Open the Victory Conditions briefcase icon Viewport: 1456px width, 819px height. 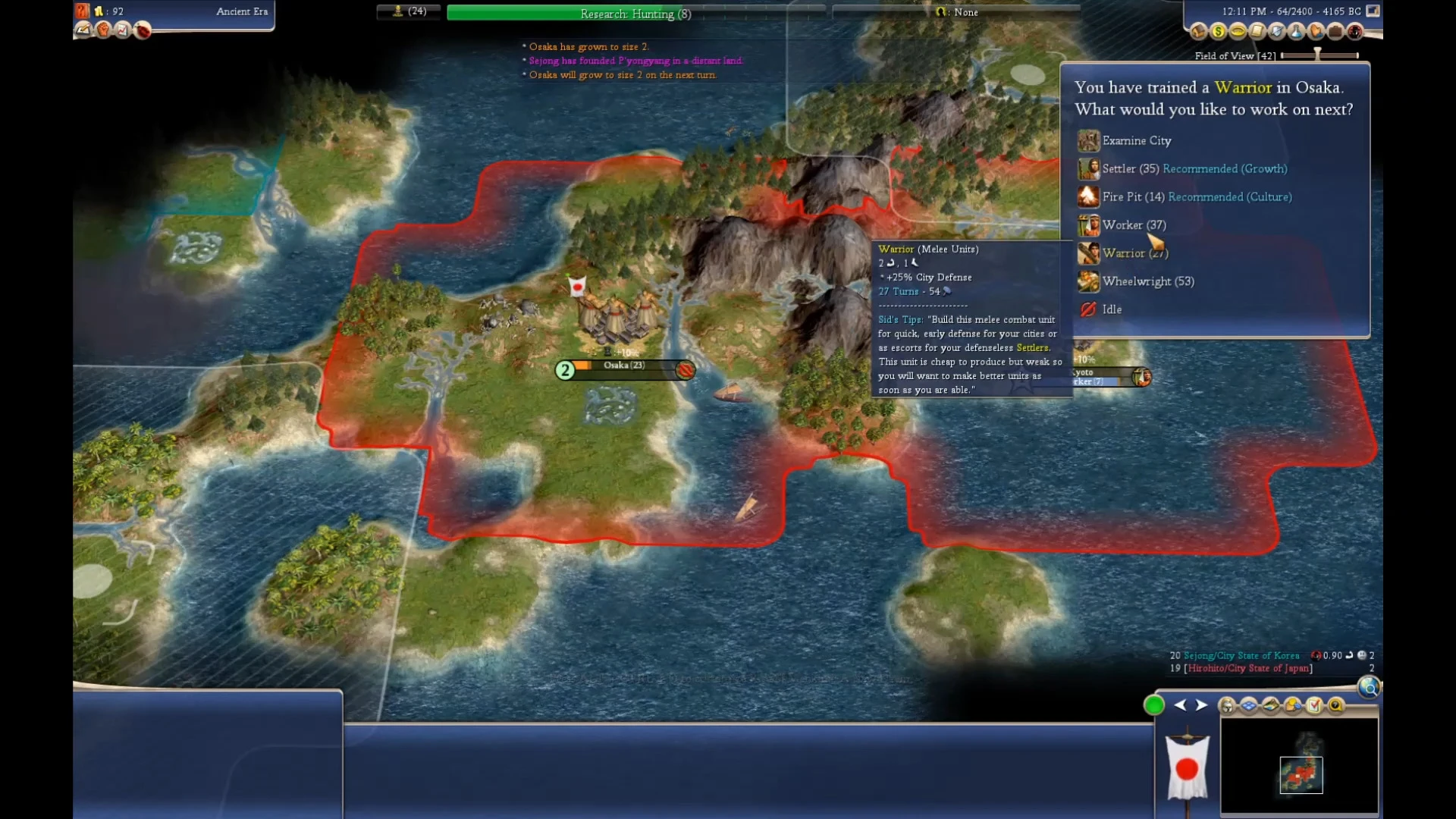(x=1335, y=32)
